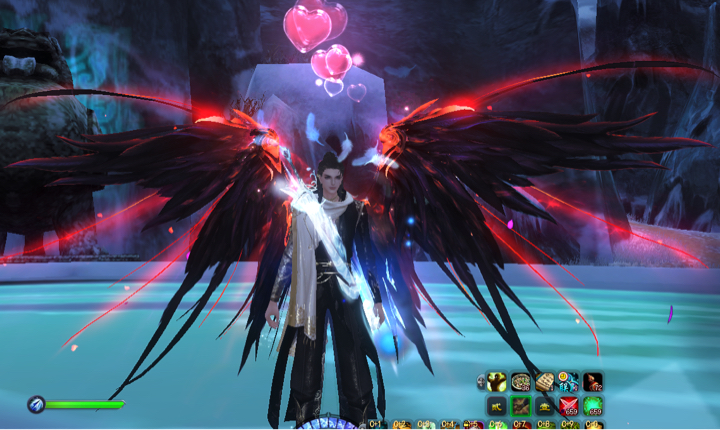Trigger the green glowing burst skill

pyautogui.click(x=593, y=405)
